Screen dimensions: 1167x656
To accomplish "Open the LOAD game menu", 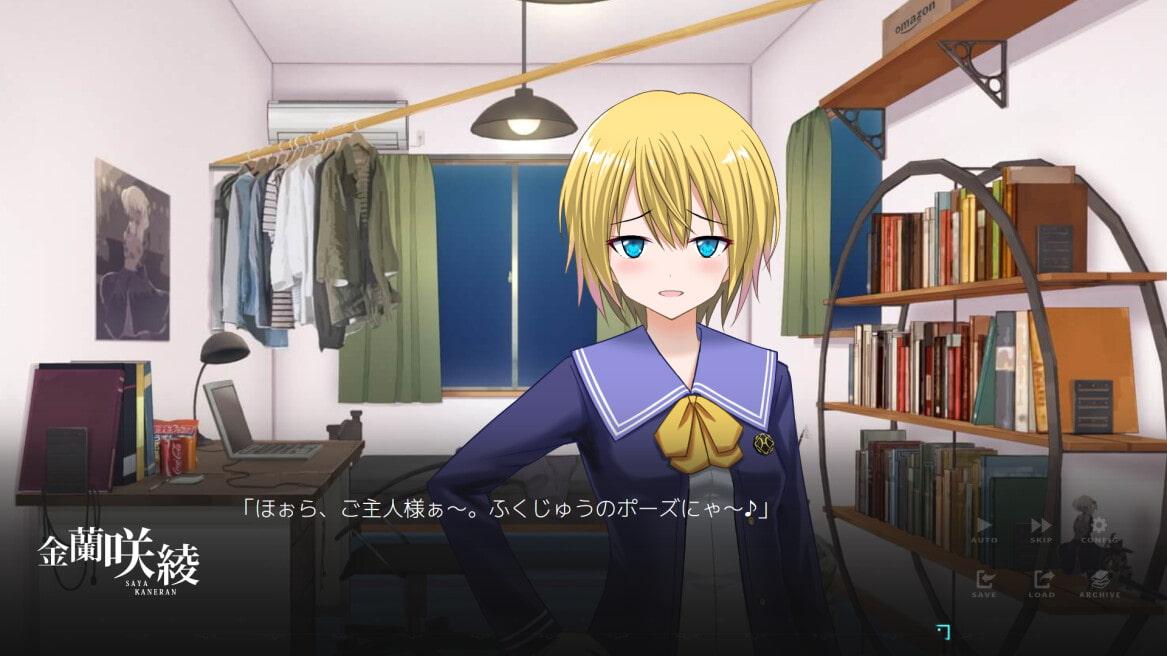I will point(1041,582).
